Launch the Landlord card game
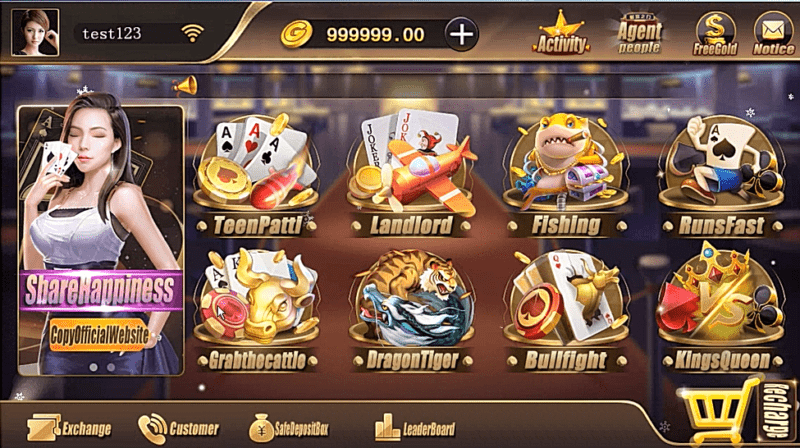 [410, 180]
